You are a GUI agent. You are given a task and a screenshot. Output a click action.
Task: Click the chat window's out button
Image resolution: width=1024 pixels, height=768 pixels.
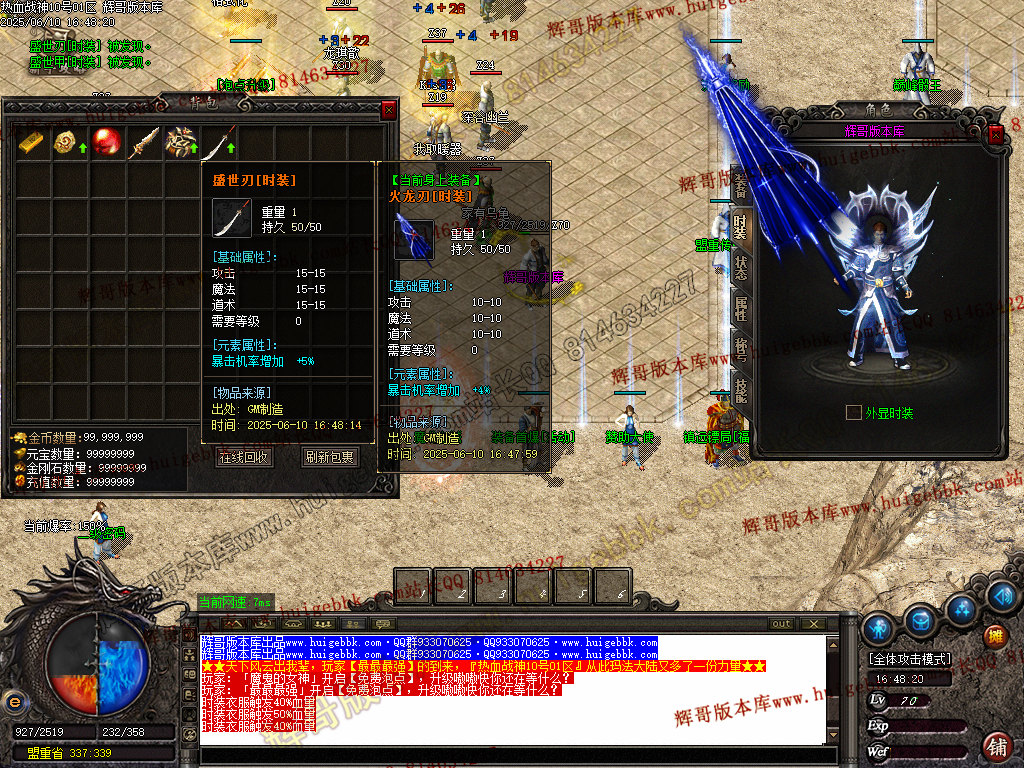(x=781, y=624)
